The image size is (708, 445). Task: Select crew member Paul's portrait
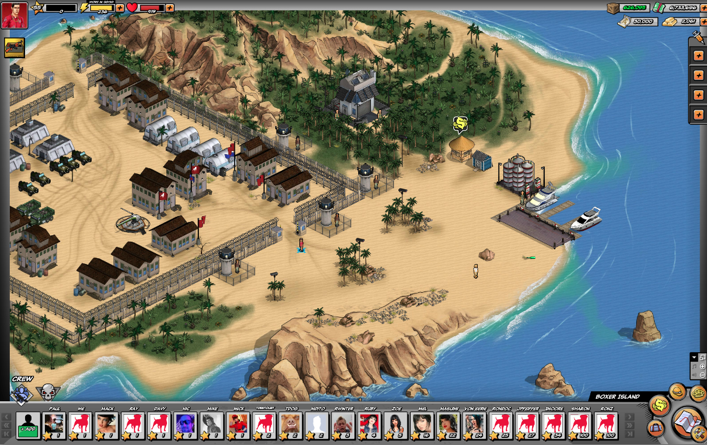(54, 425)
